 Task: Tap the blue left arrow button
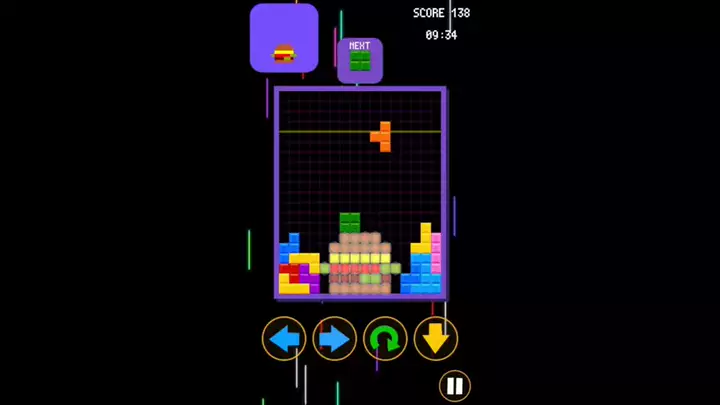tap(285, 339)
